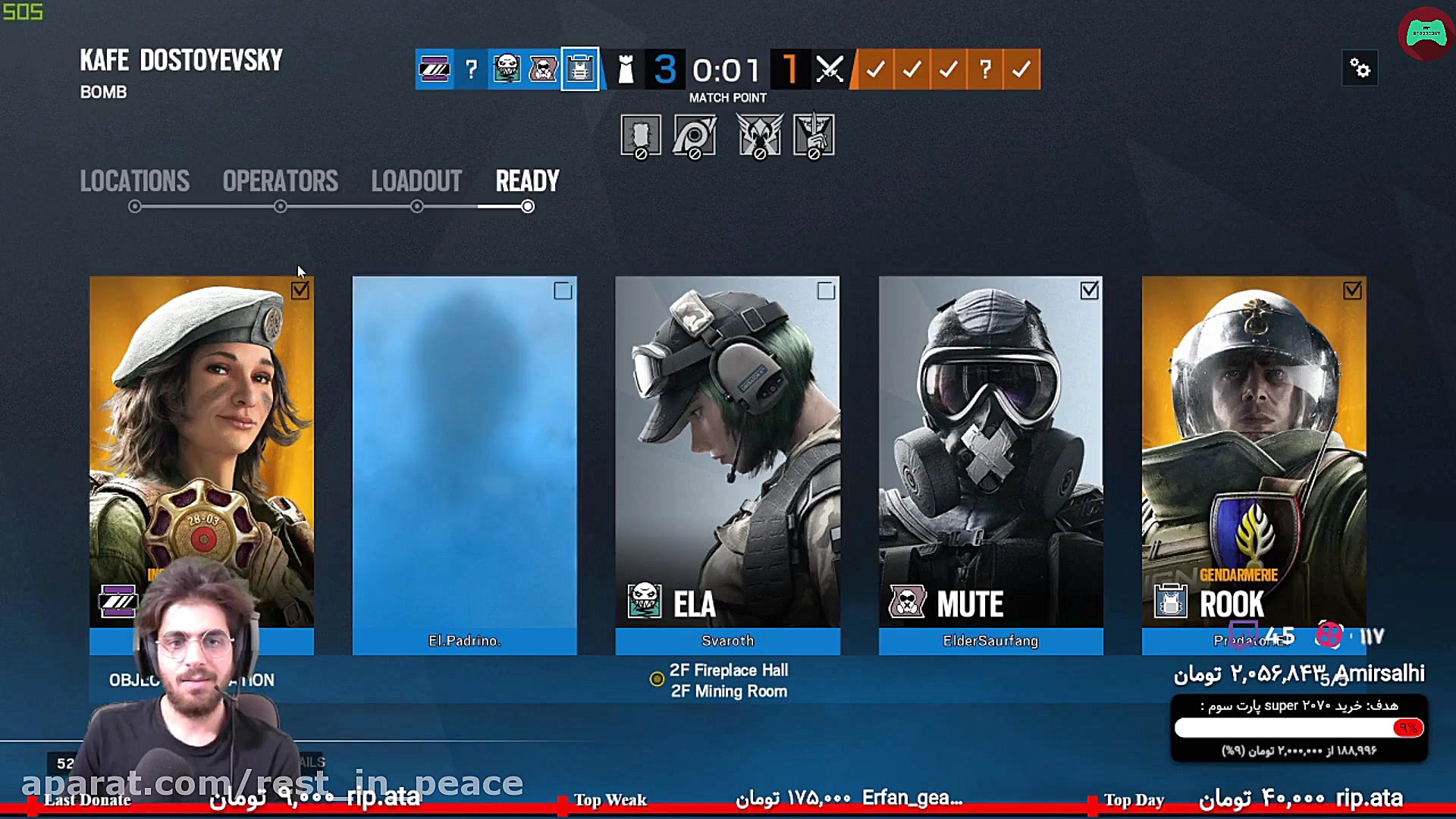This screenshot has width=1456, height=819.
Task: Switch to the OPERATORS tab
Action: point(280,182)
